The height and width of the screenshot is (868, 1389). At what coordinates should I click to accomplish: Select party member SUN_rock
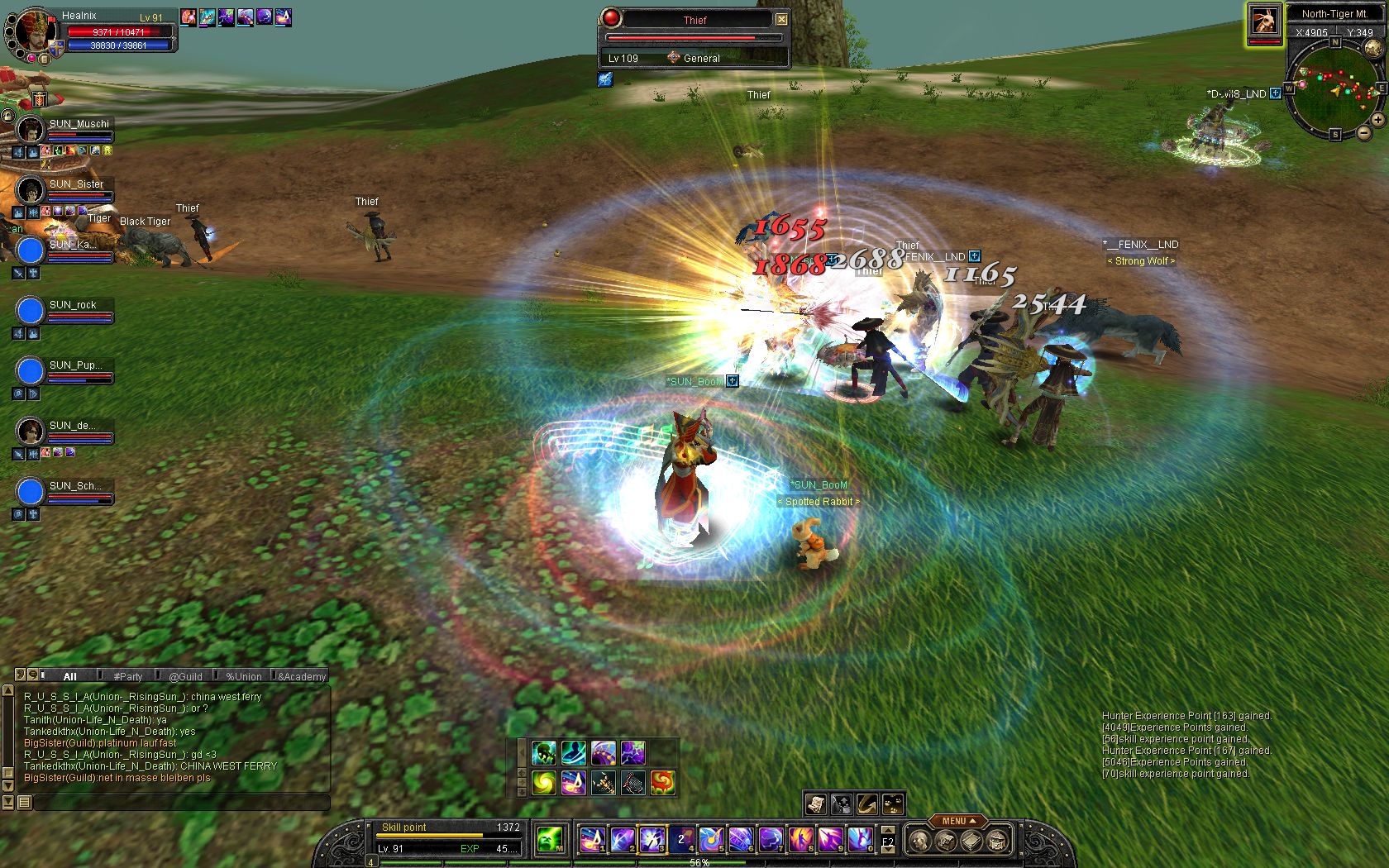[31, 311]
